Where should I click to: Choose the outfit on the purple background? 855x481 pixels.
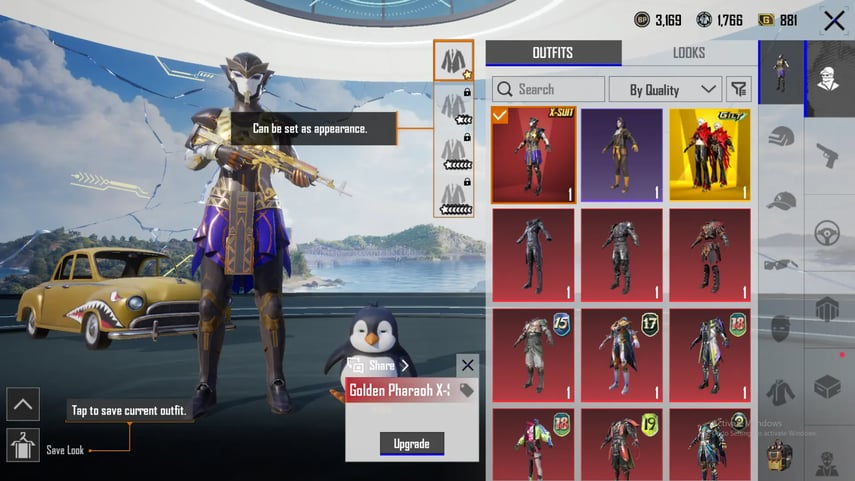(x=621, y=156)
